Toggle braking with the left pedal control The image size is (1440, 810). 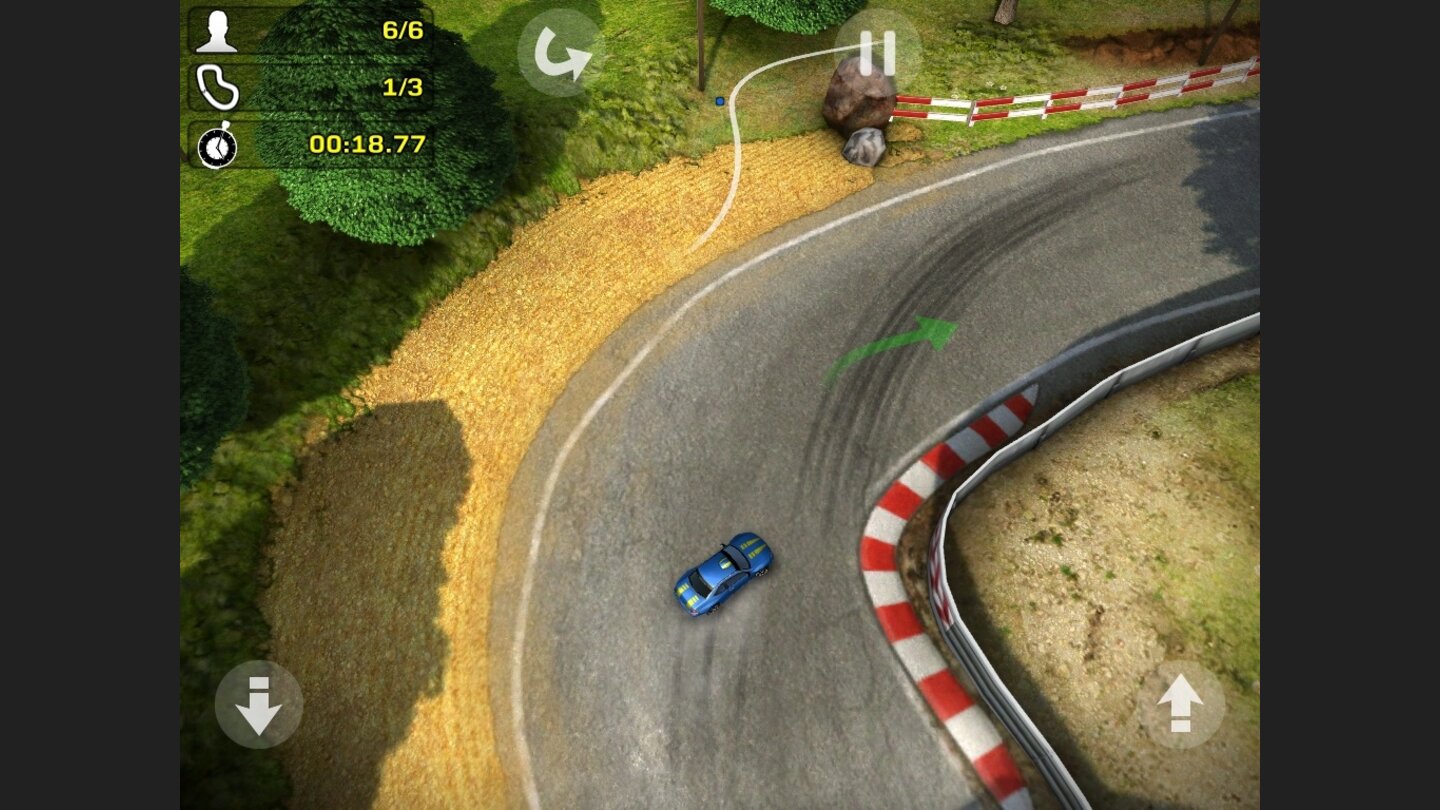[x=257, y=703]
